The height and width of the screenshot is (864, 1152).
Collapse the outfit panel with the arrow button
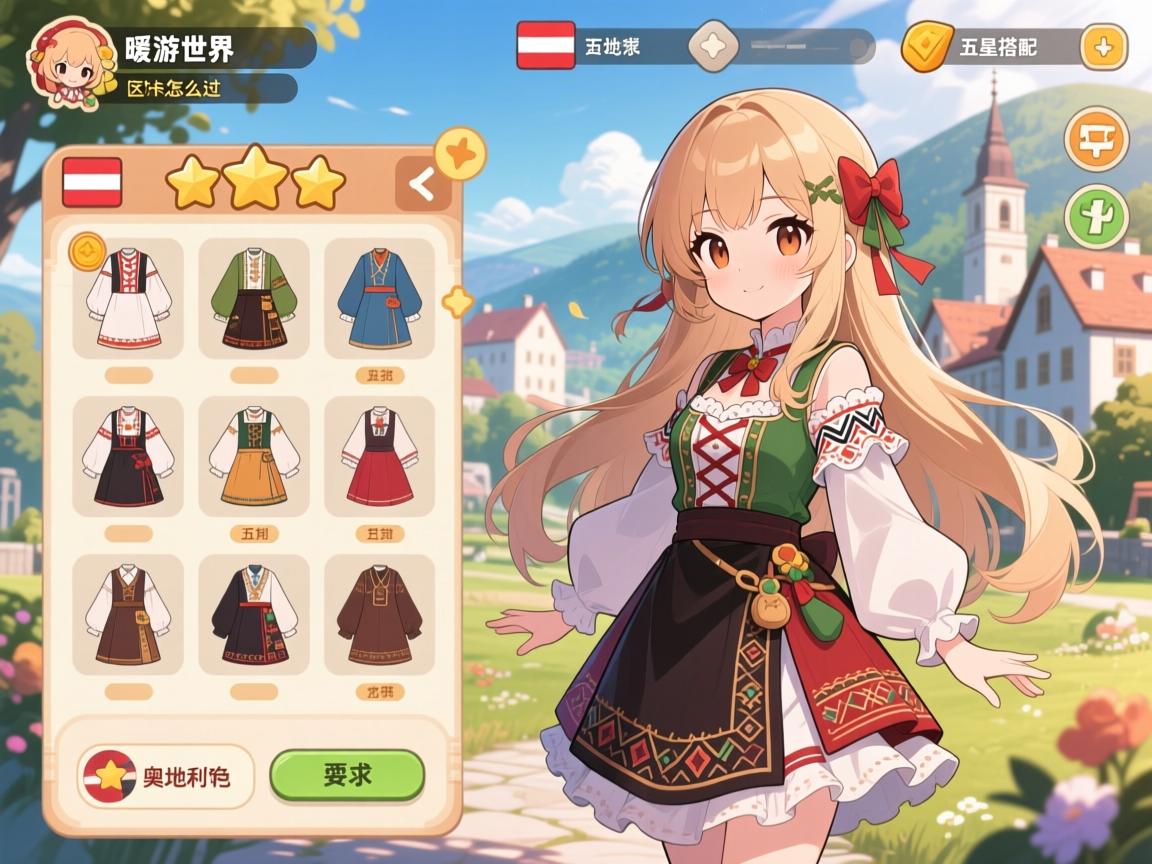tap(423, 184)
